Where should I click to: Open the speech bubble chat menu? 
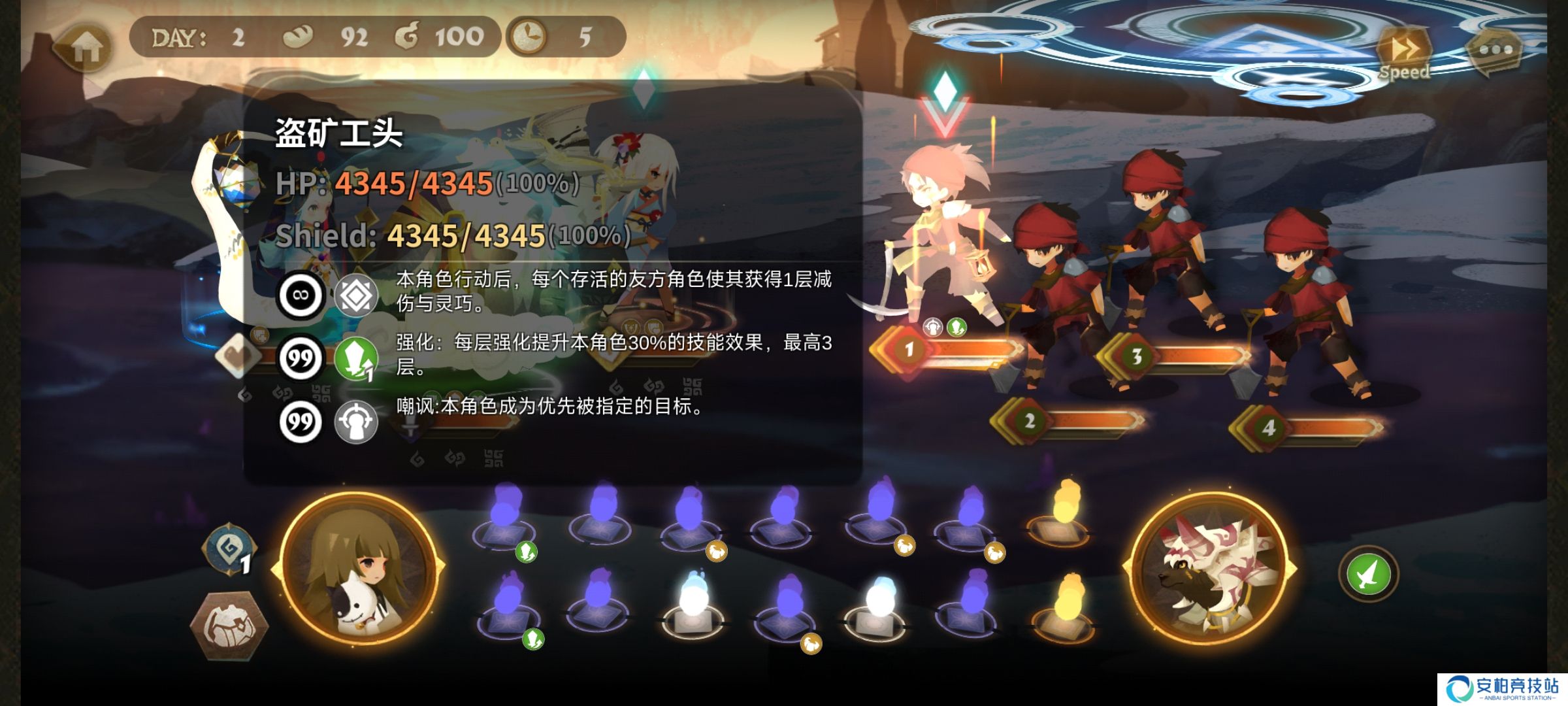pyautogui.click(x=1495, y=50)
